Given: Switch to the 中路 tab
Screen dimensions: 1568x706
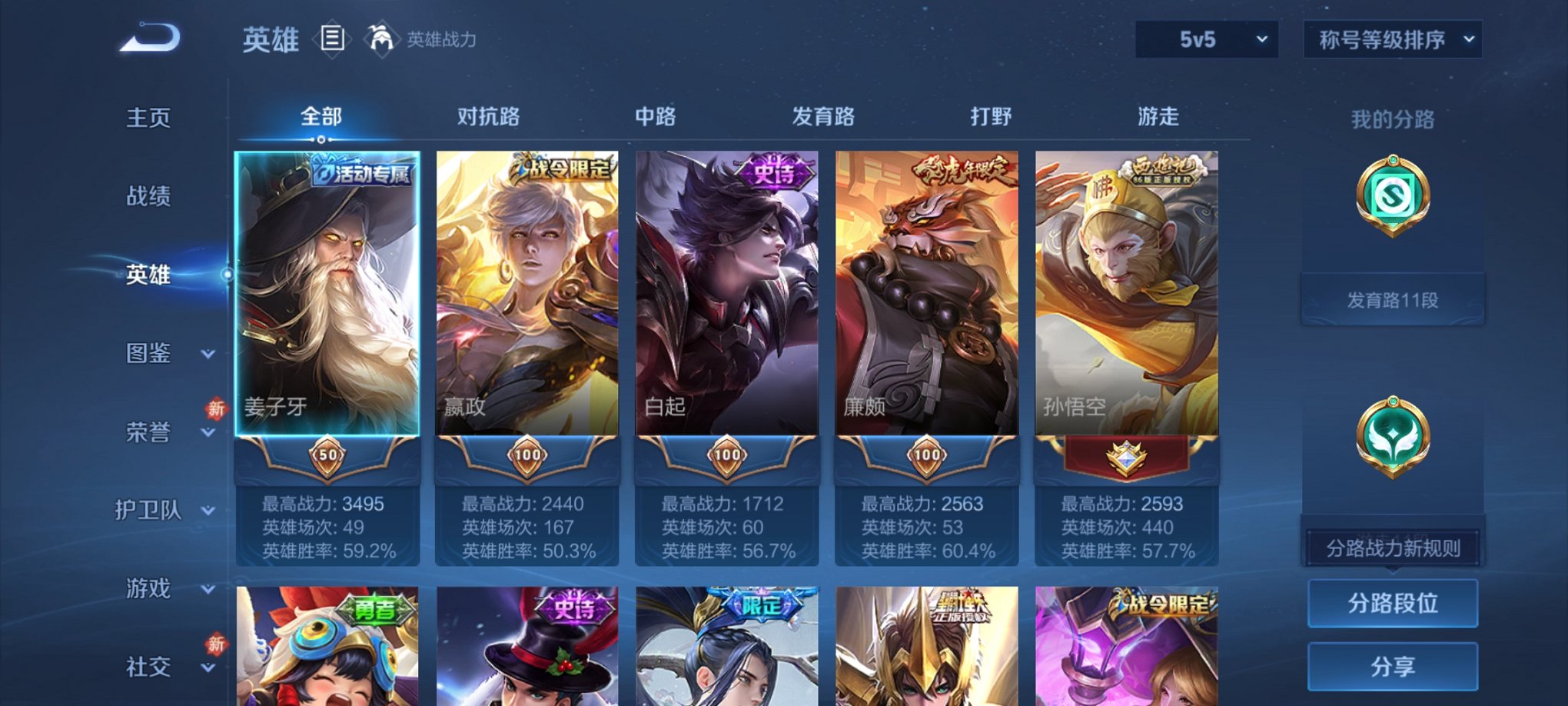Looking at the screenshot, I should click(653, 116).
